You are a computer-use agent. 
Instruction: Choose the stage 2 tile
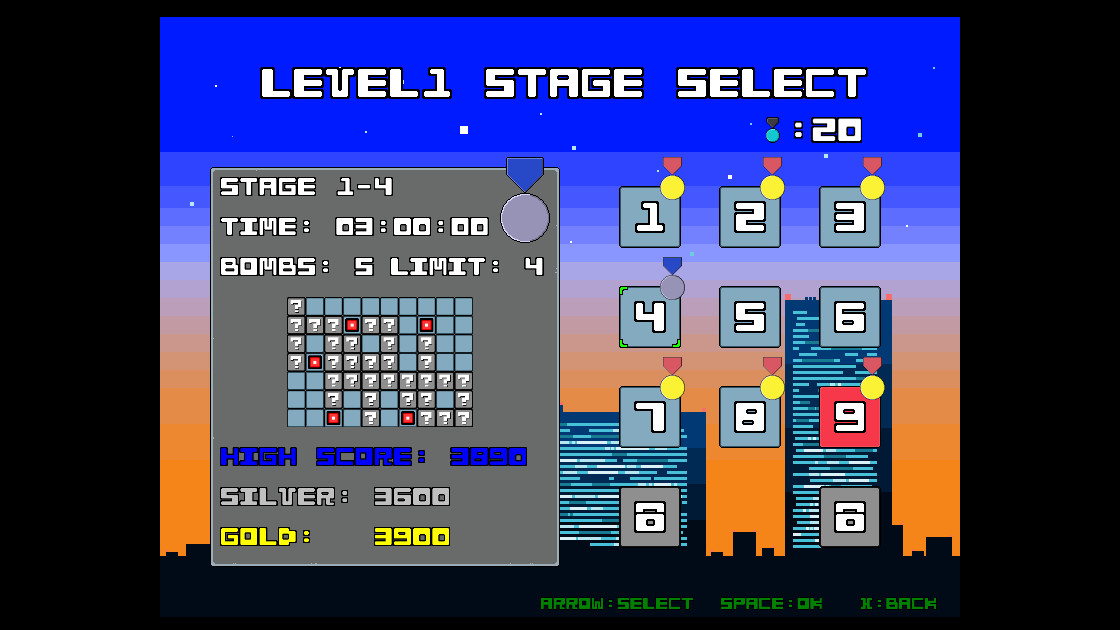[750, 217]
